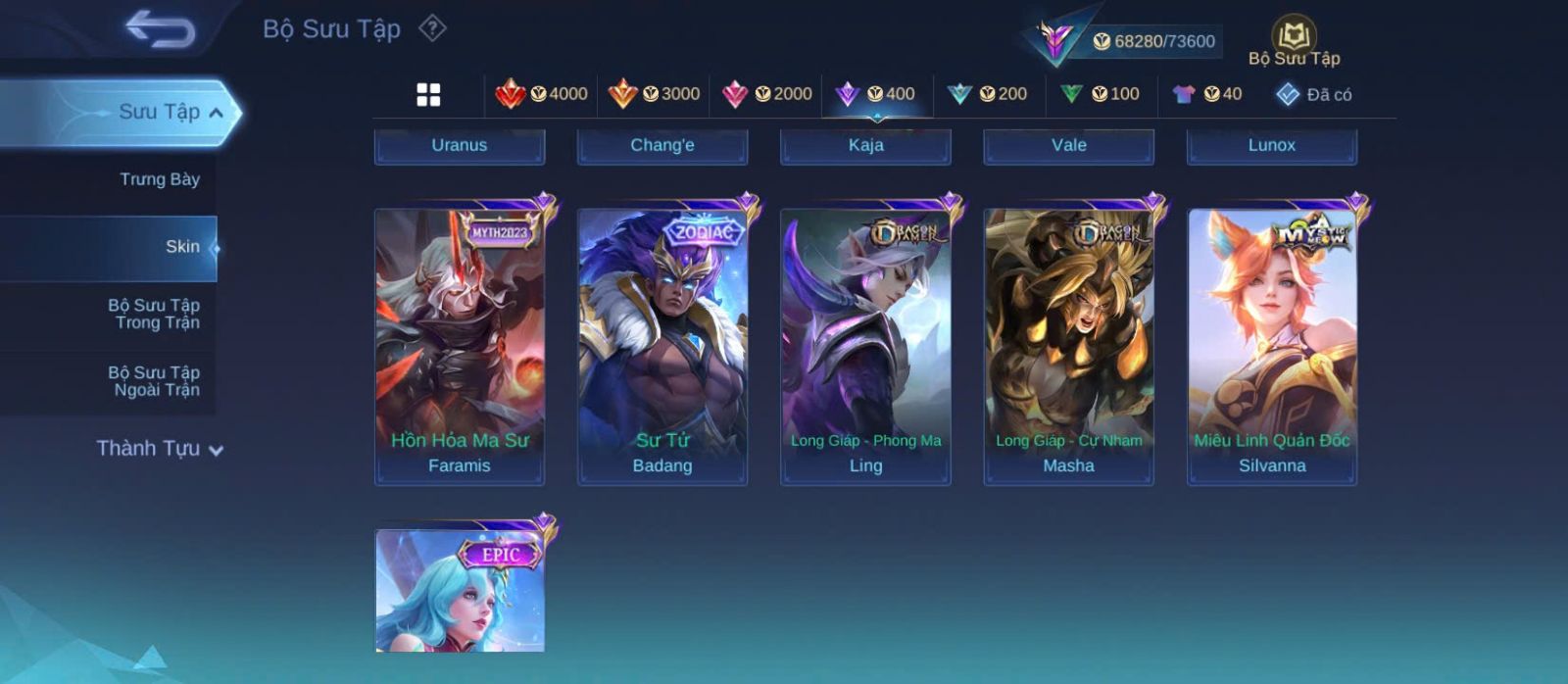This screenshot has height=684, width=1568.
Task: Filter skins by the 4000 tier
Action: [541, 94]
